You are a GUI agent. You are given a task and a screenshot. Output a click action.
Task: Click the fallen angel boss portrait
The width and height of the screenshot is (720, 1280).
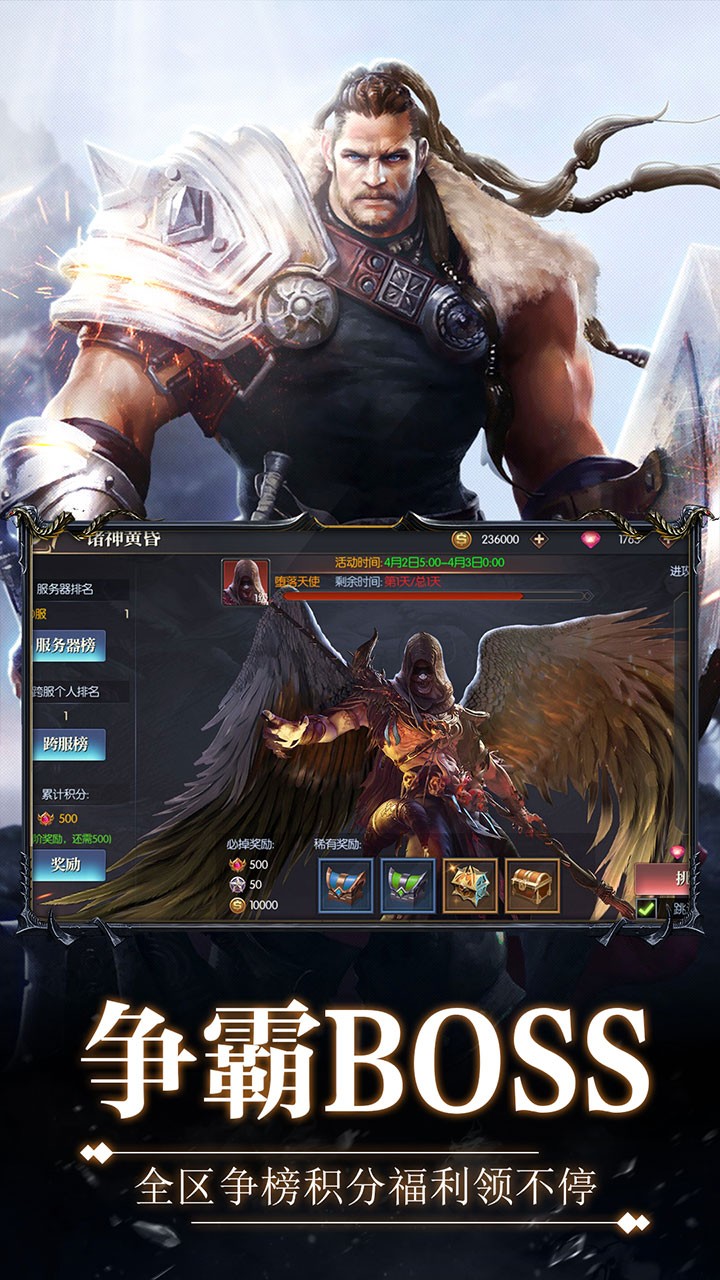[x=242, y=582]
